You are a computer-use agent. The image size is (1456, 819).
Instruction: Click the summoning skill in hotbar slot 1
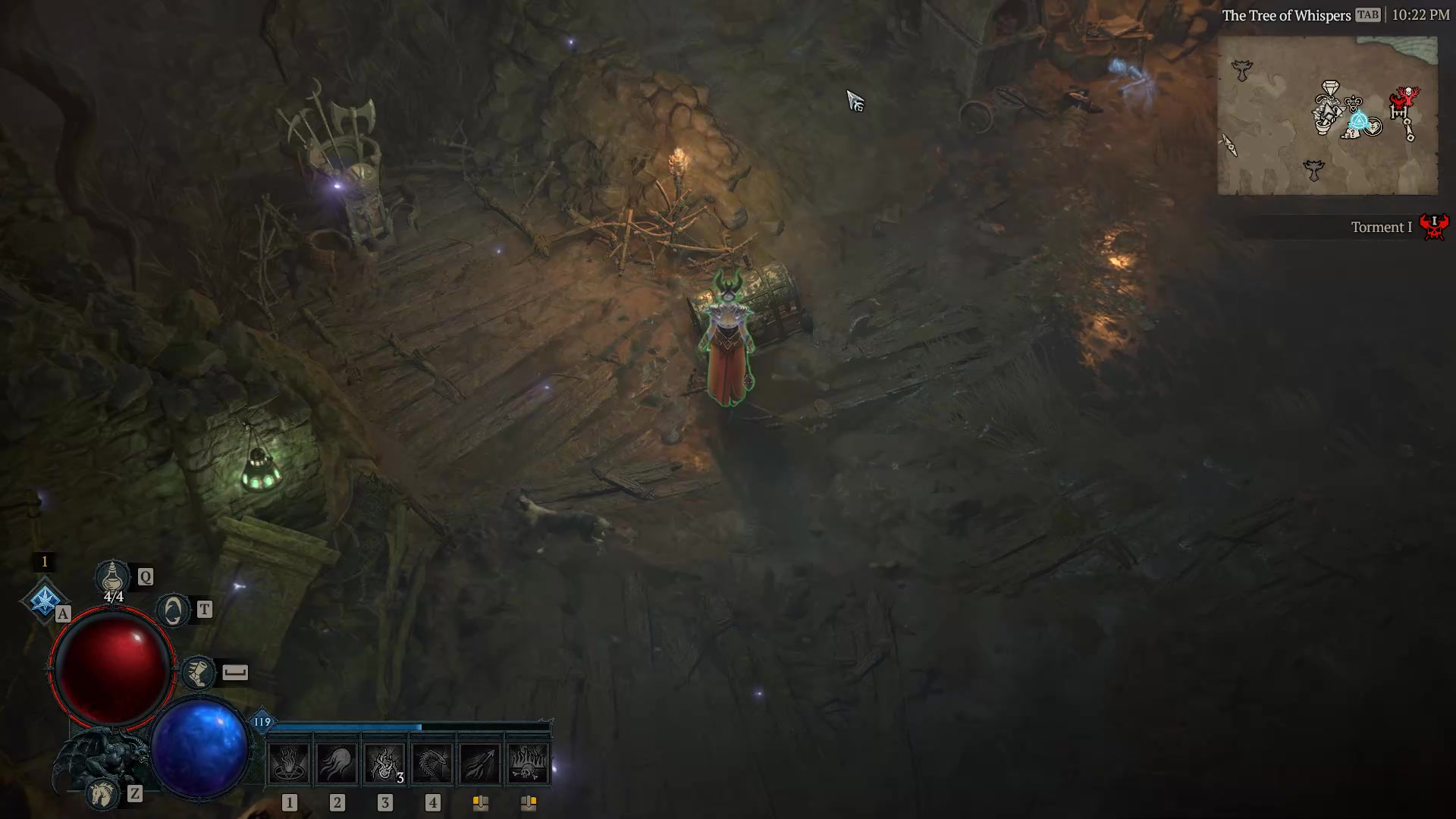pos(289,762)
